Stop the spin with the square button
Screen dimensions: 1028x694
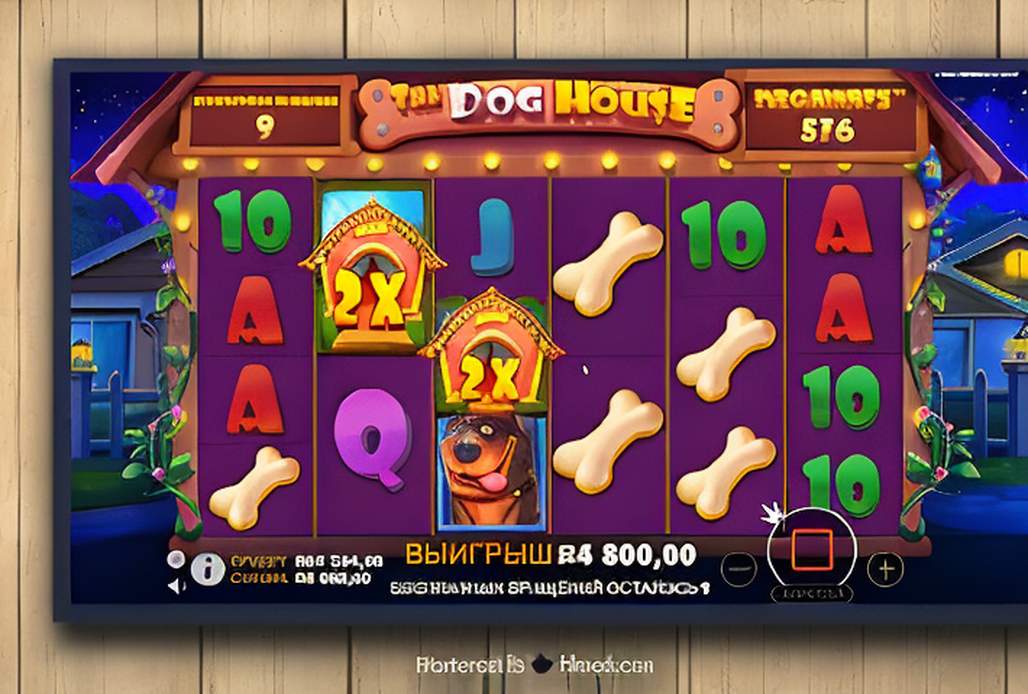point(811,552)
